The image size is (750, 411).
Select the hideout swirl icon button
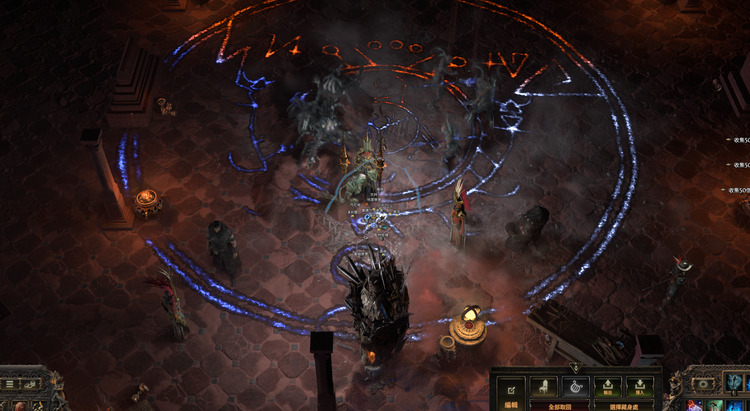[575, 388]
